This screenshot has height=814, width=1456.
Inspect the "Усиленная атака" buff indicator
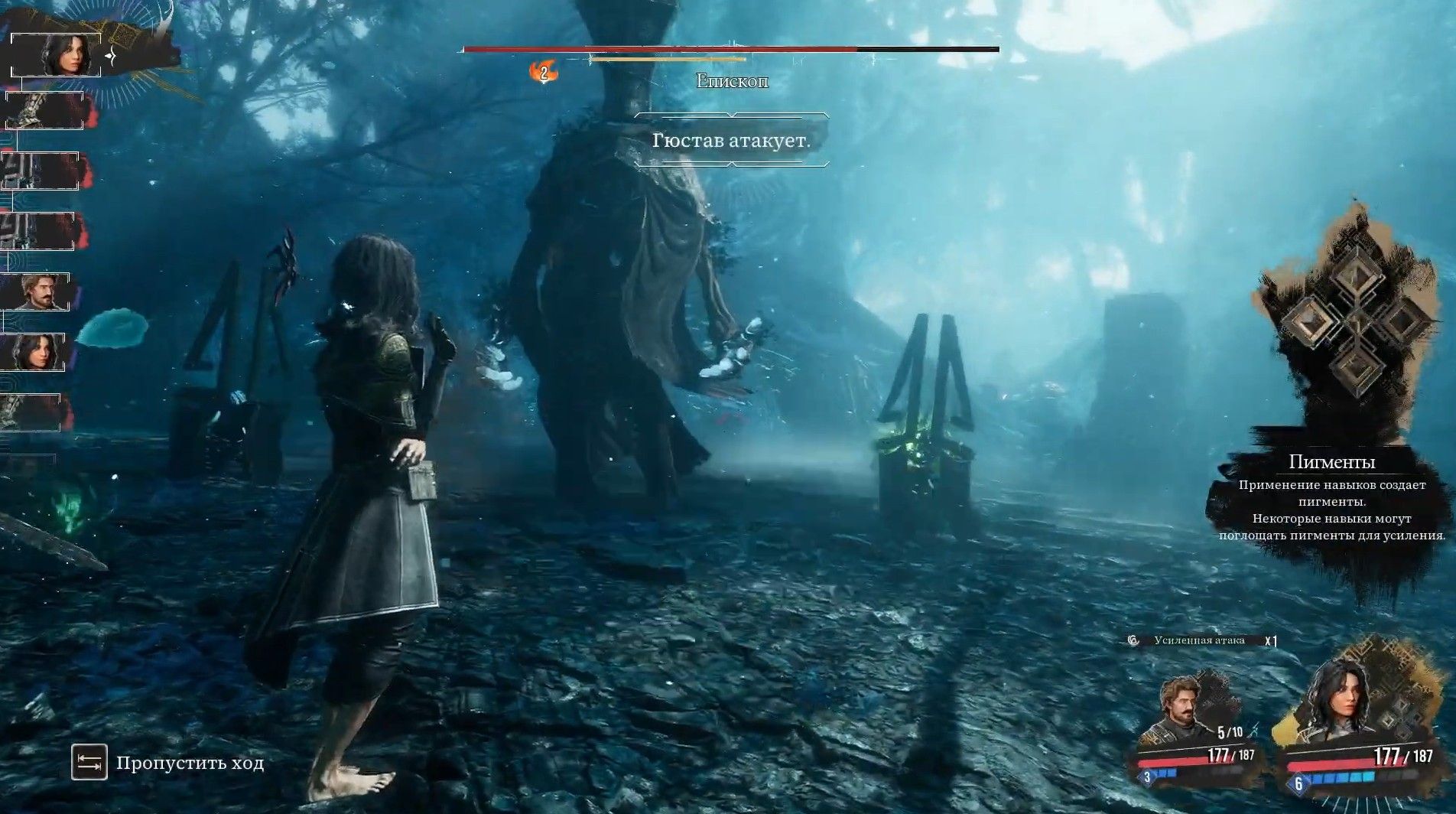[1201, 640]
